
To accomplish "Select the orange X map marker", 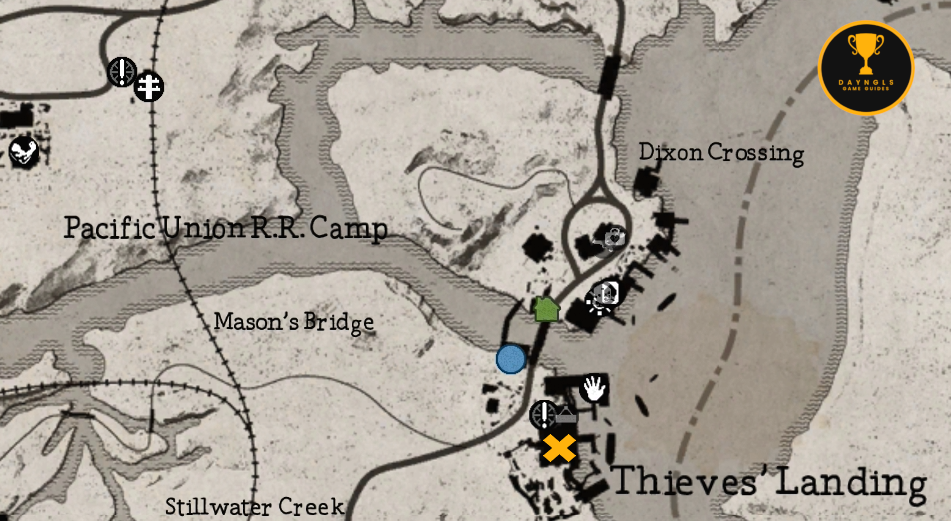I will point(559,448).
